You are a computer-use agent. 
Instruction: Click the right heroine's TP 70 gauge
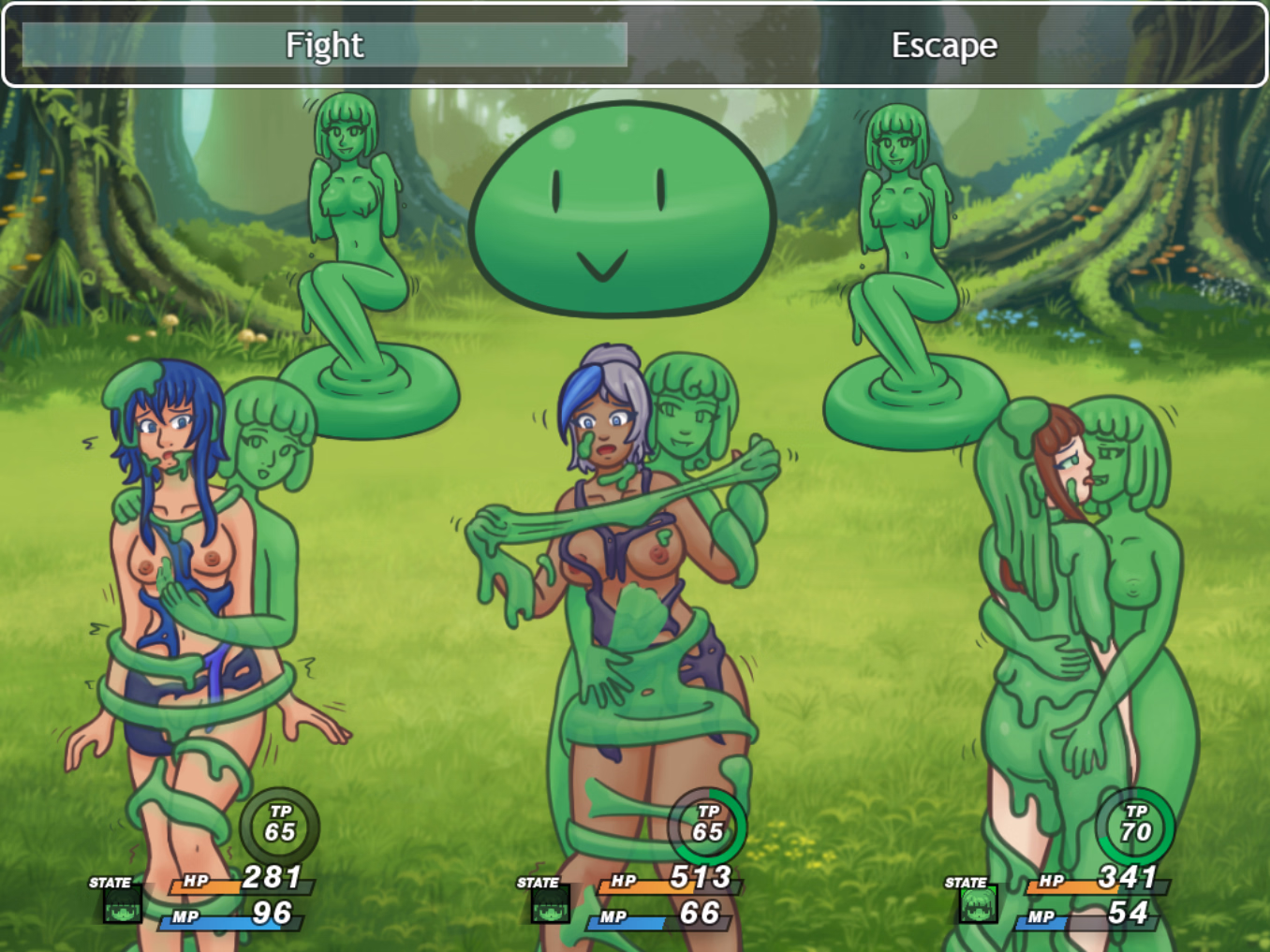tap(1134, 824)
